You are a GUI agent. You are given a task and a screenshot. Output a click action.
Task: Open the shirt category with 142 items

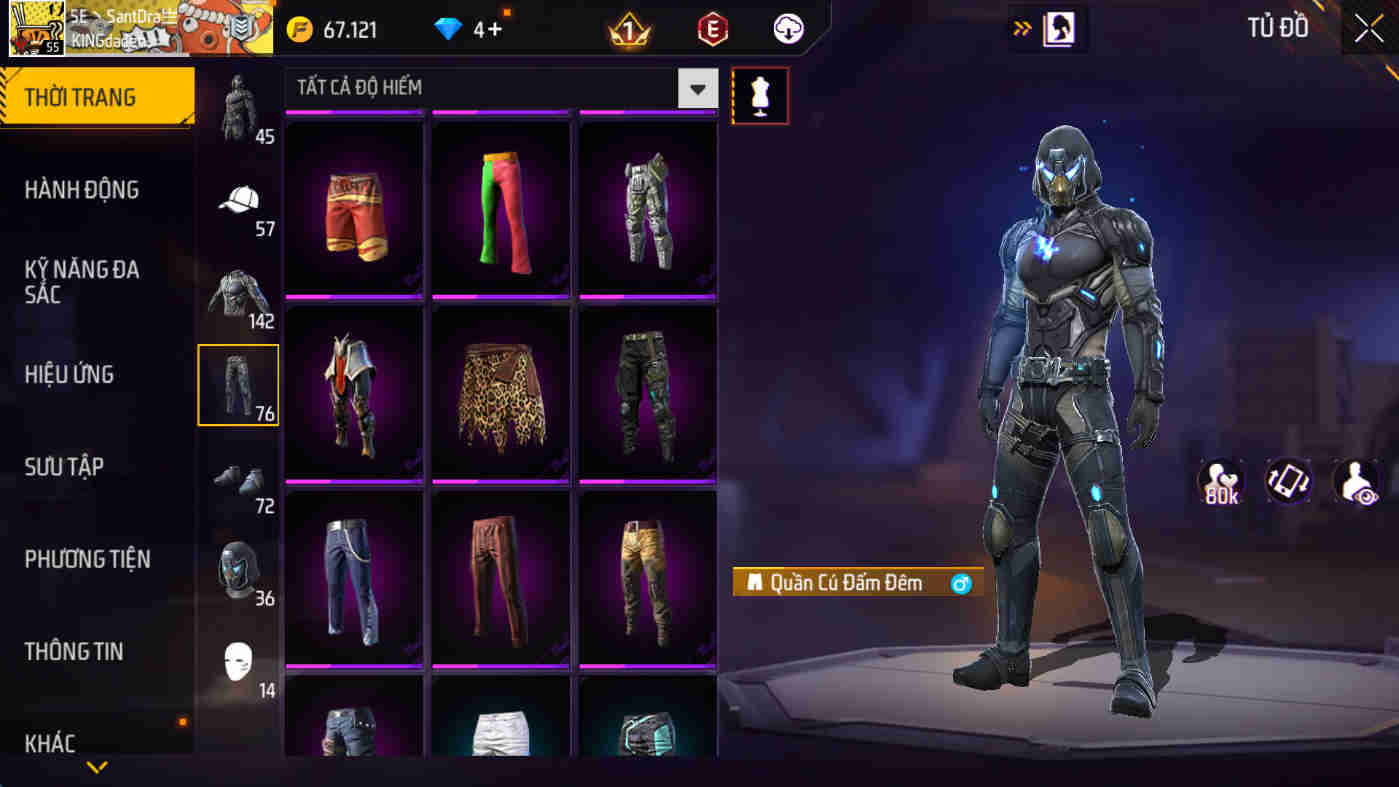[238, 295]
